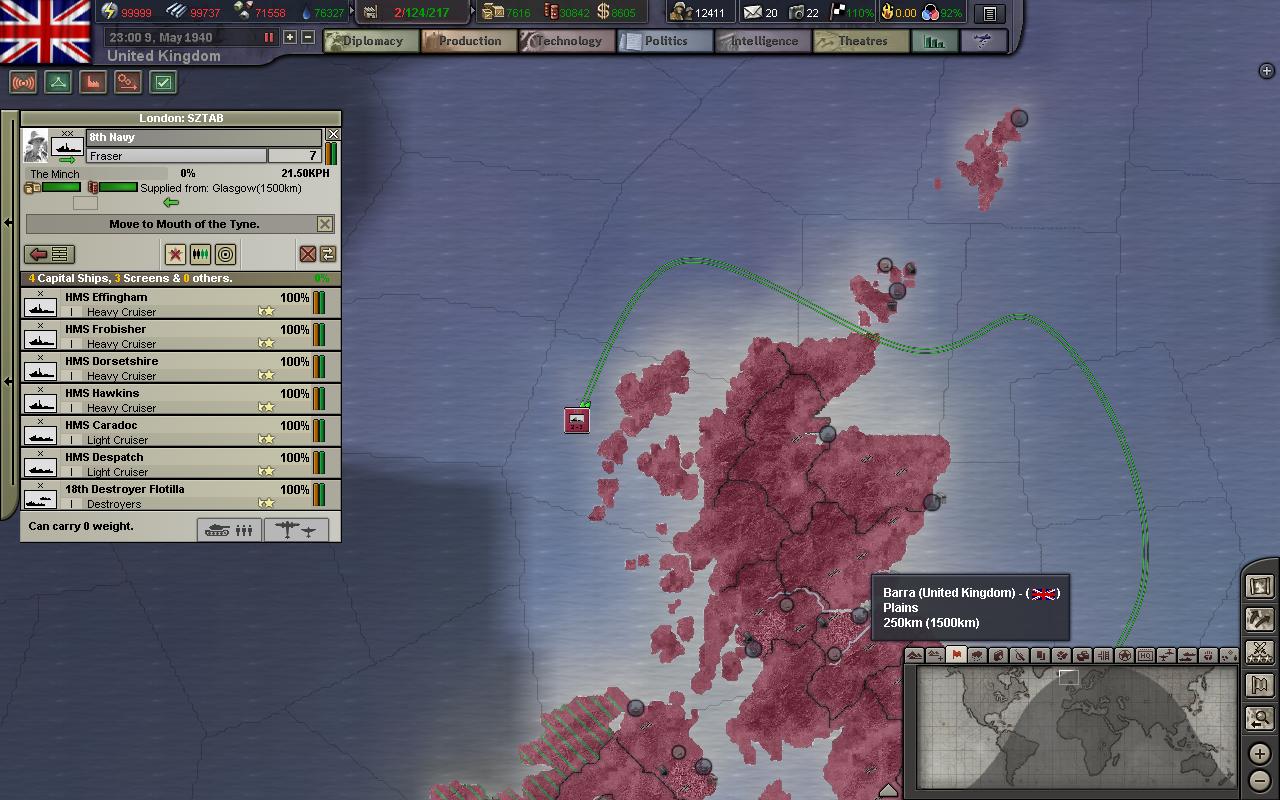This screenshot has height=800, width=1280.
Task: Open the menu button in top bar
Action: point(989,13)
